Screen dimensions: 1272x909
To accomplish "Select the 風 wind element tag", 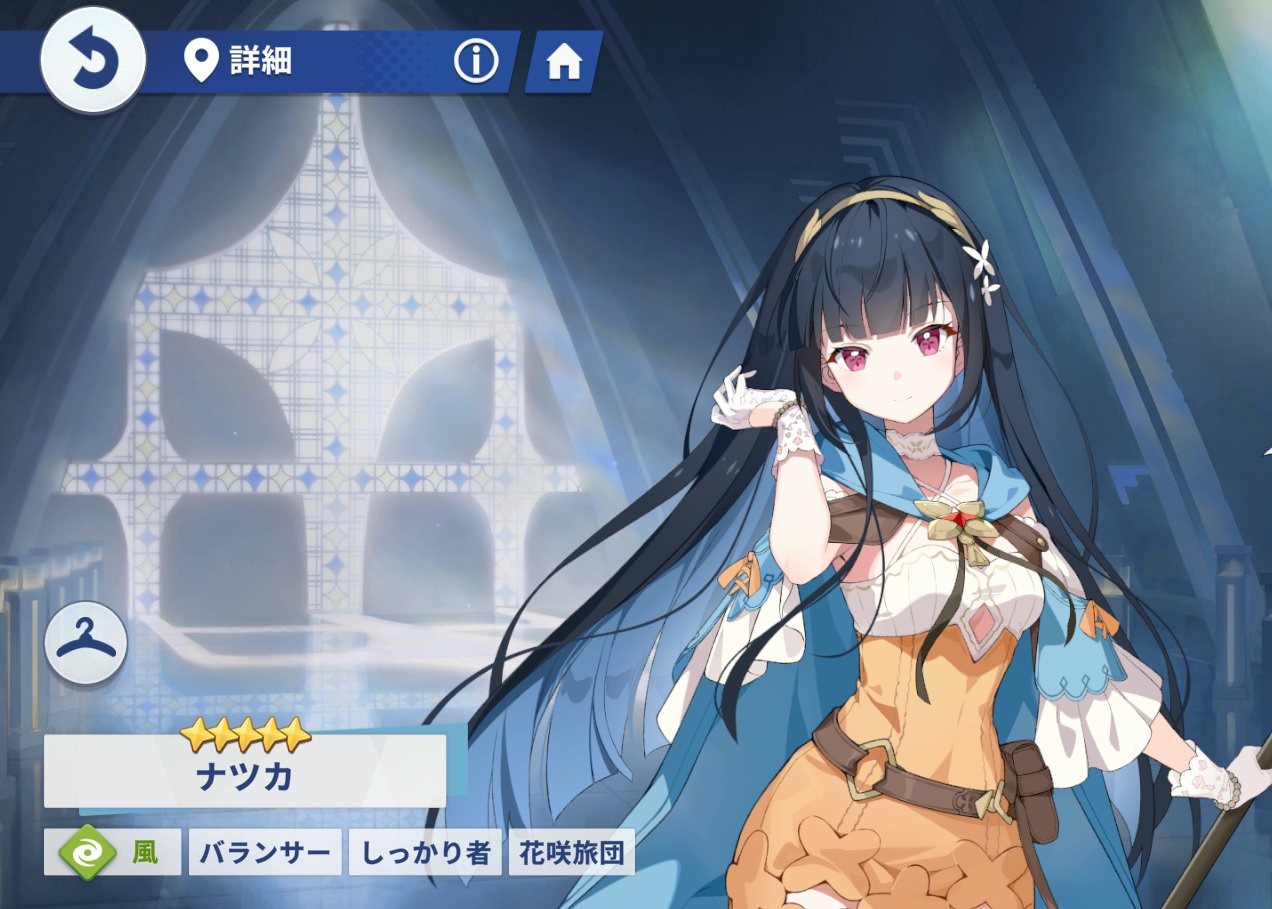I will click(113, 852).
